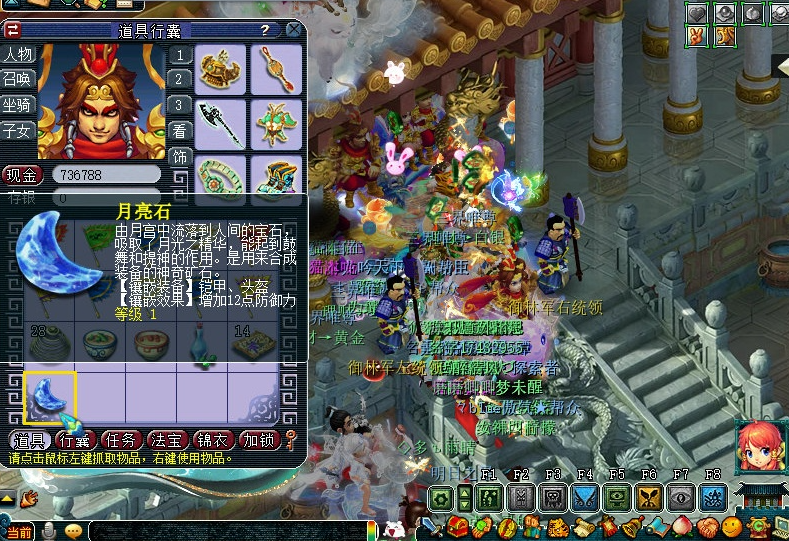The width and height of the screenshot is (789, 541).
Task: Select the 坐骑 mount tab
Action: pyautogui.click(x=17, y=104)
